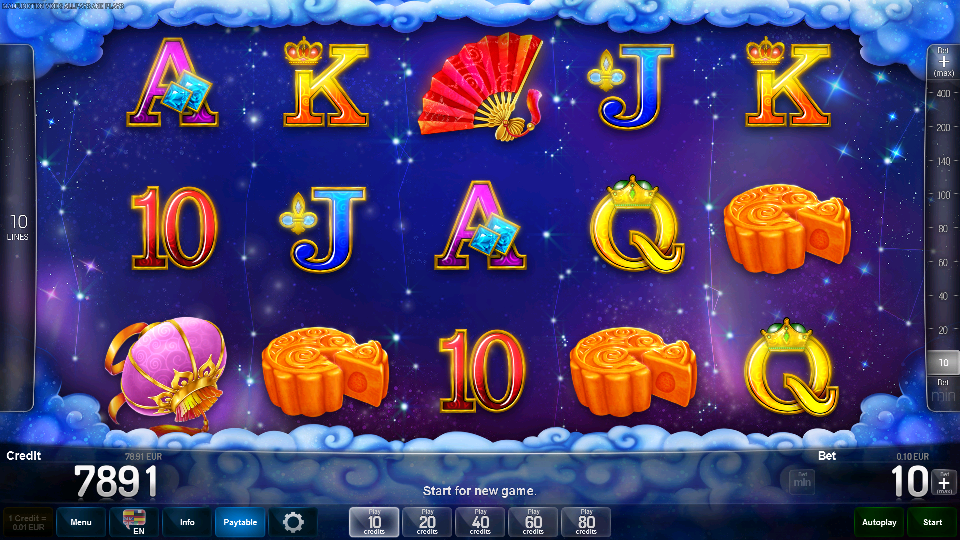
Task: Open the Paytable
Action: [240, 522]
